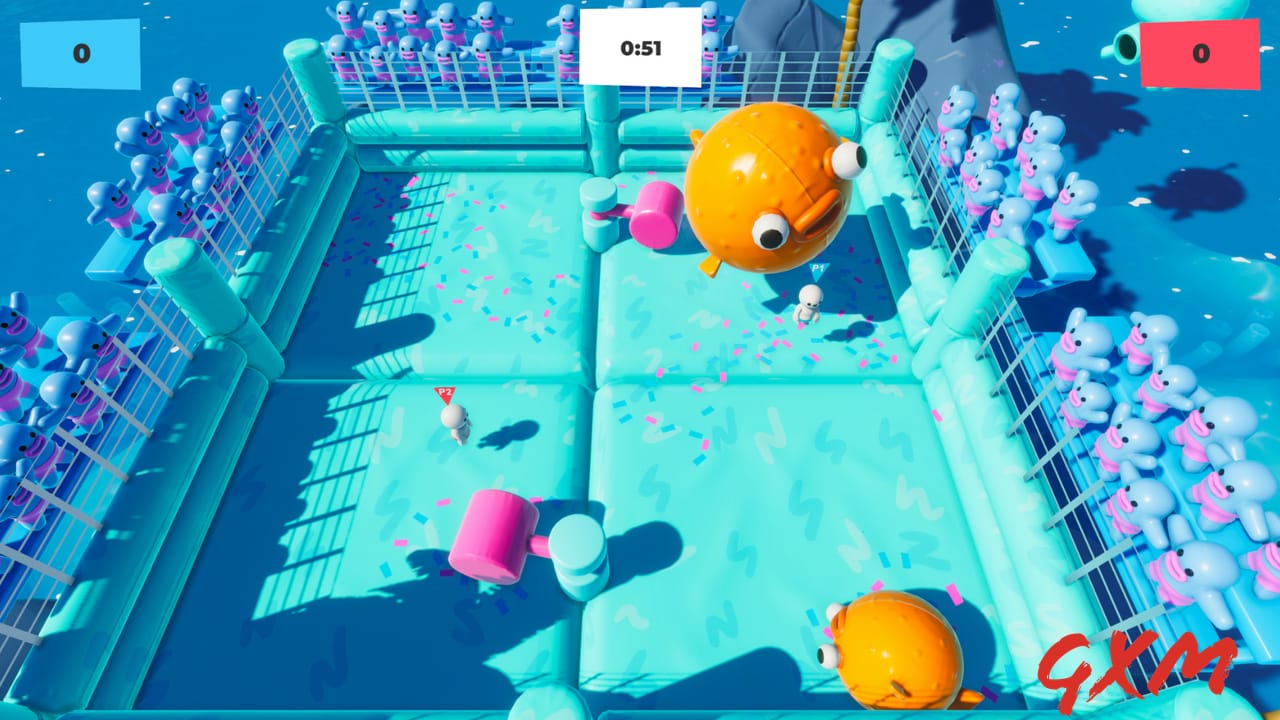1280x720 pixels.
Task: Click the watering can in the top right corner
Action: tap(1125, 45)
